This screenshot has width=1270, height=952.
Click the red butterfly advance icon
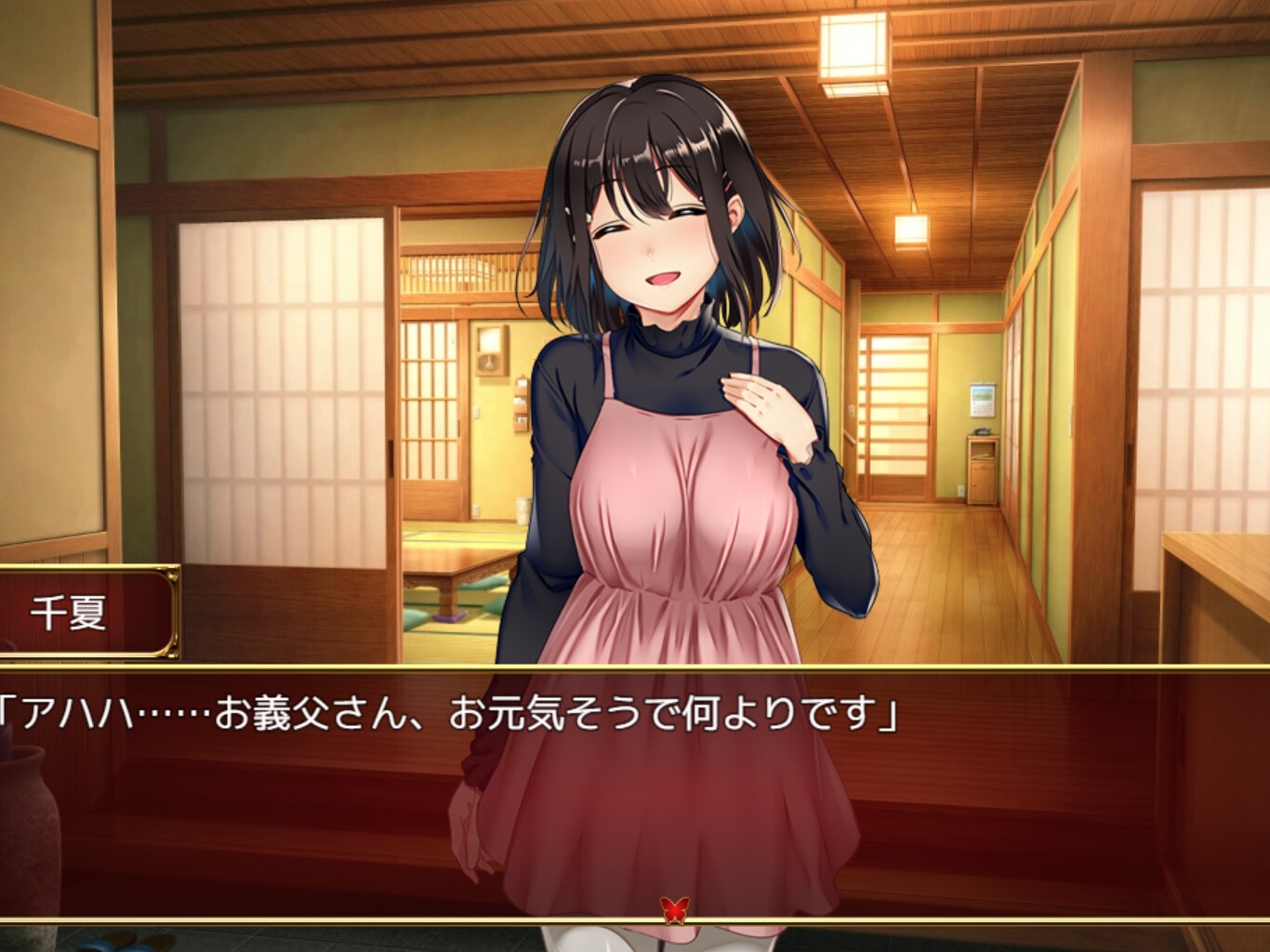coord(674,907)
